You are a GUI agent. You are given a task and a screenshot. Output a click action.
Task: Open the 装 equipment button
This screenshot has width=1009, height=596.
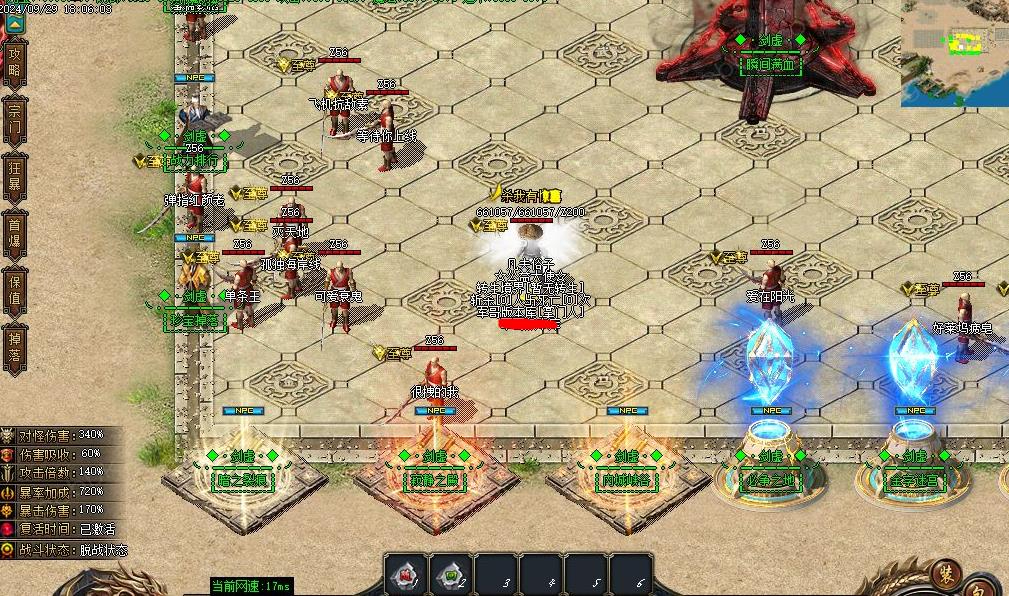[x=945, y=575]
